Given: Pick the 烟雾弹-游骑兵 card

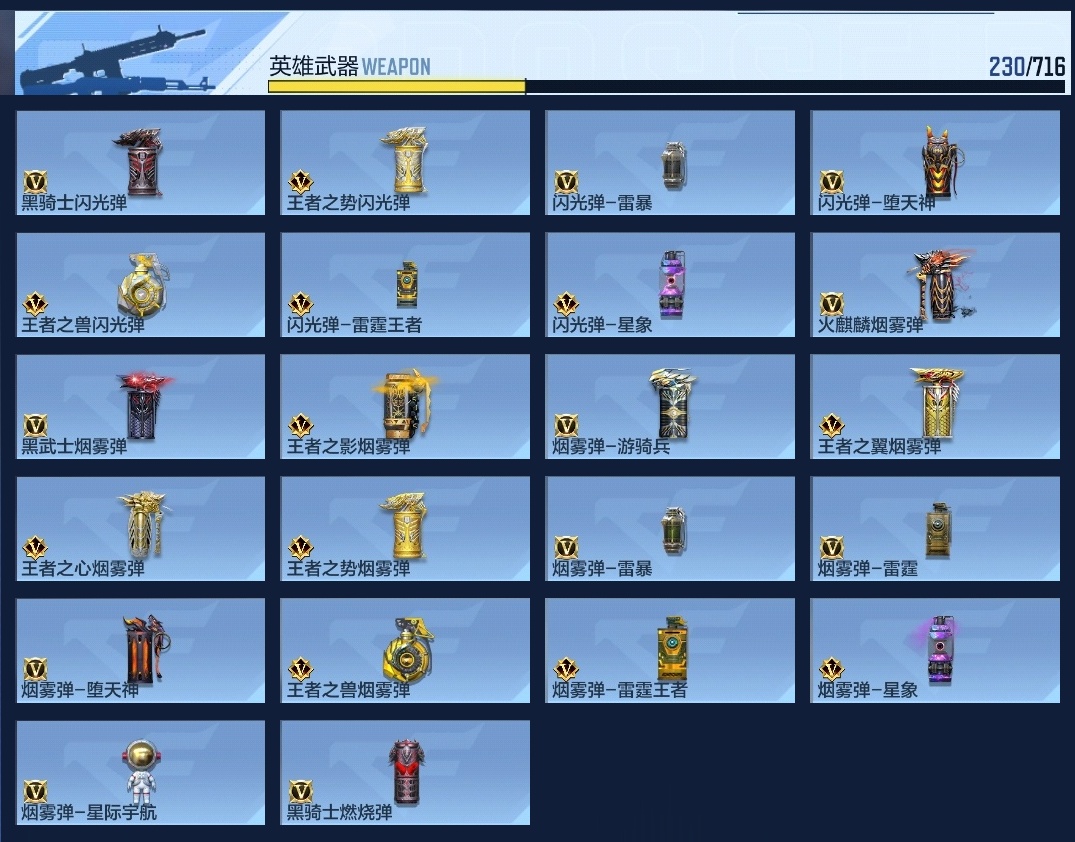Looking at the screenshot, I should pos(670,407).
